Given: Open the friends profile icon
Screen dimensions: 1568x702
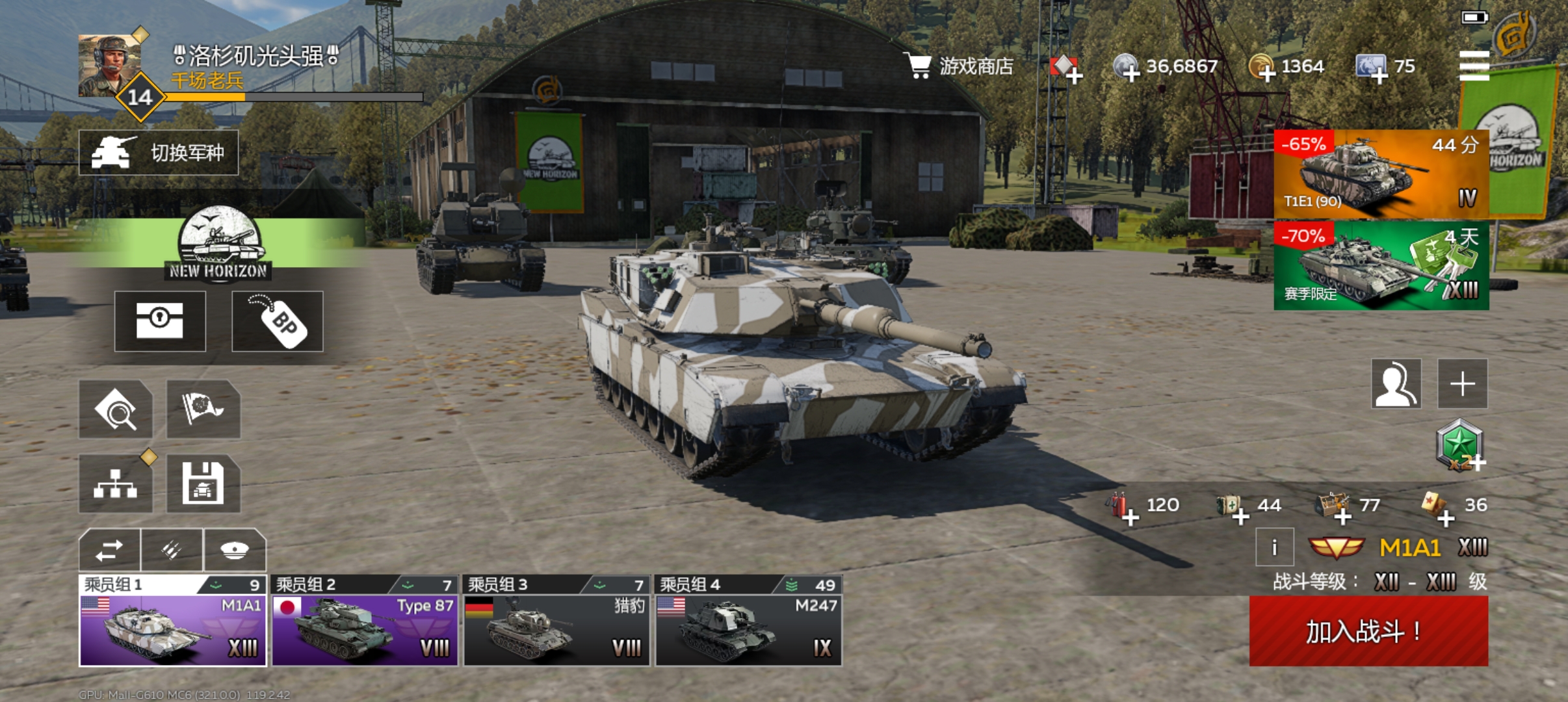Looking at the screenshot, I should tap(1396, 383).
